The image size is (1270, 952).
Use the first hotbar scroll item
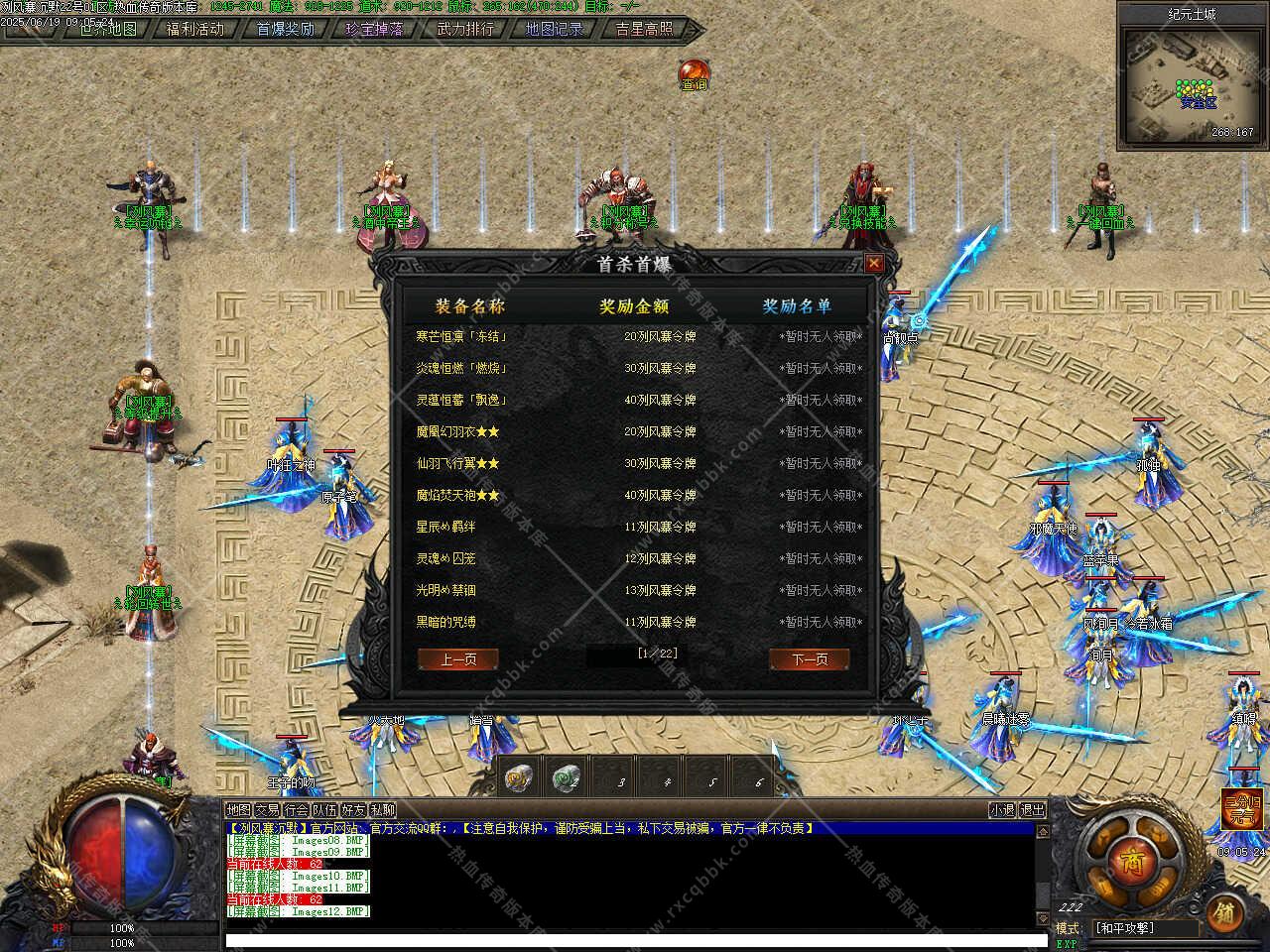coord(517,778)
